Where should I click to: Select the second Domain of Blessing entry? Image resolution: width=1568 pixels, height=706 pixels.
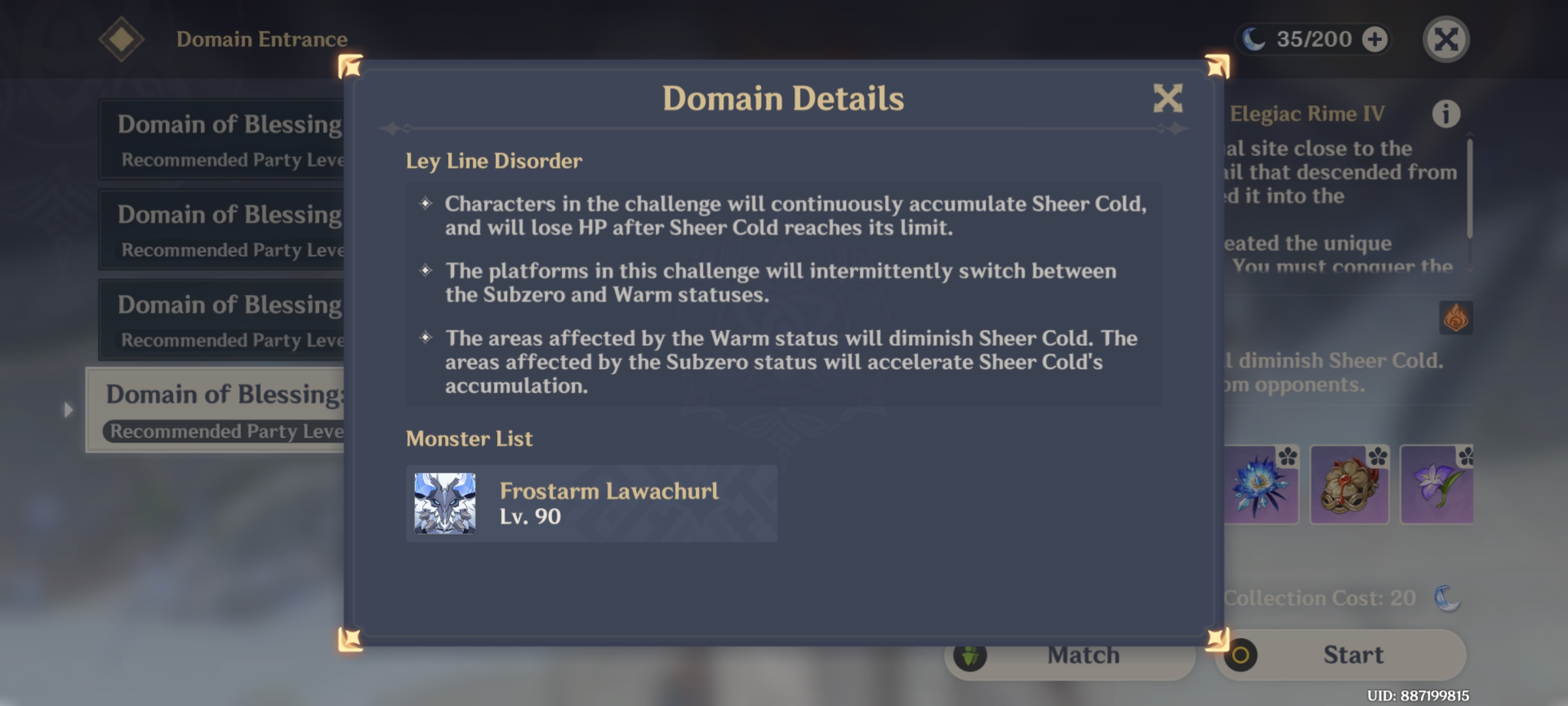click(x=222, y=229)
